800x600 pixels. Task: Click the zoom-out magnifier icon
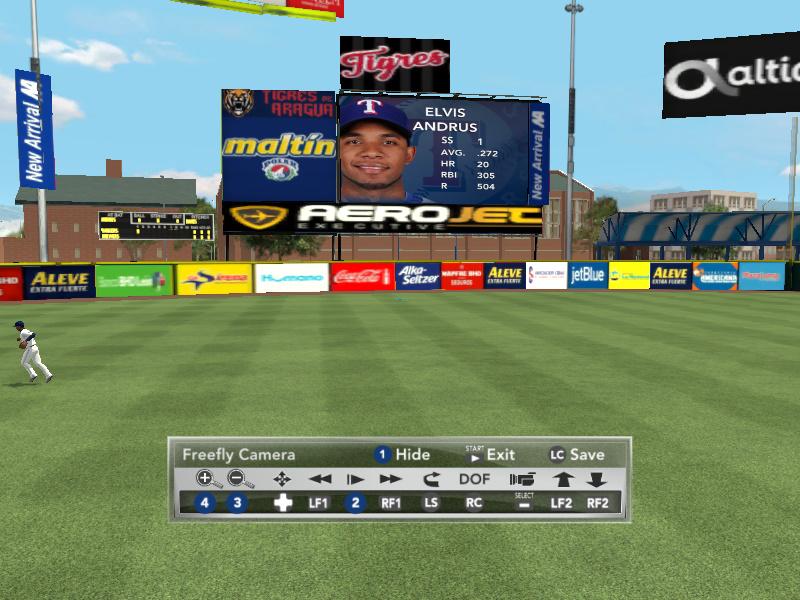coord(240,479)
